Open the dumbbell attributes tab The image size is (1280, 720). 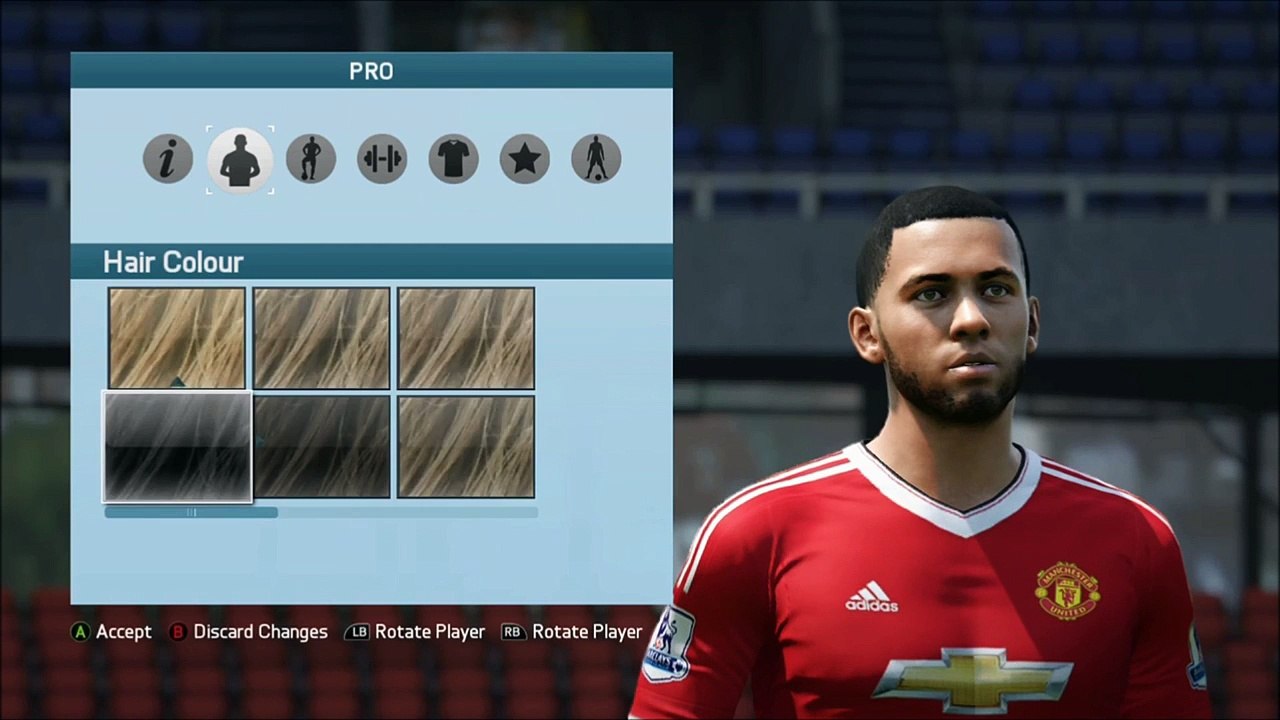coord(382,159)
